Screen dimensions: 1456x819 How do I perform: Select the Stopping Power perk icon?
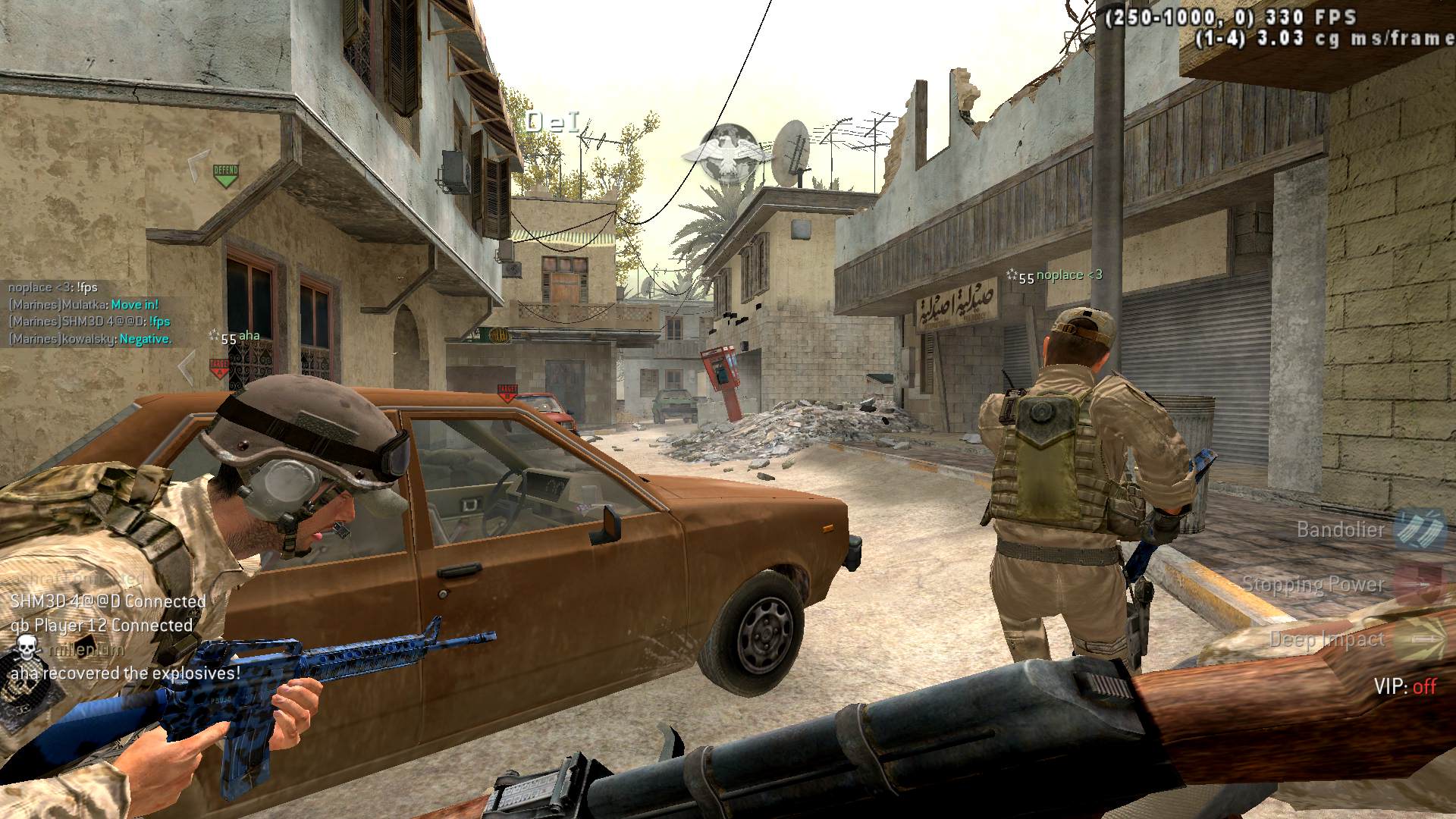tap(1418, 584)
